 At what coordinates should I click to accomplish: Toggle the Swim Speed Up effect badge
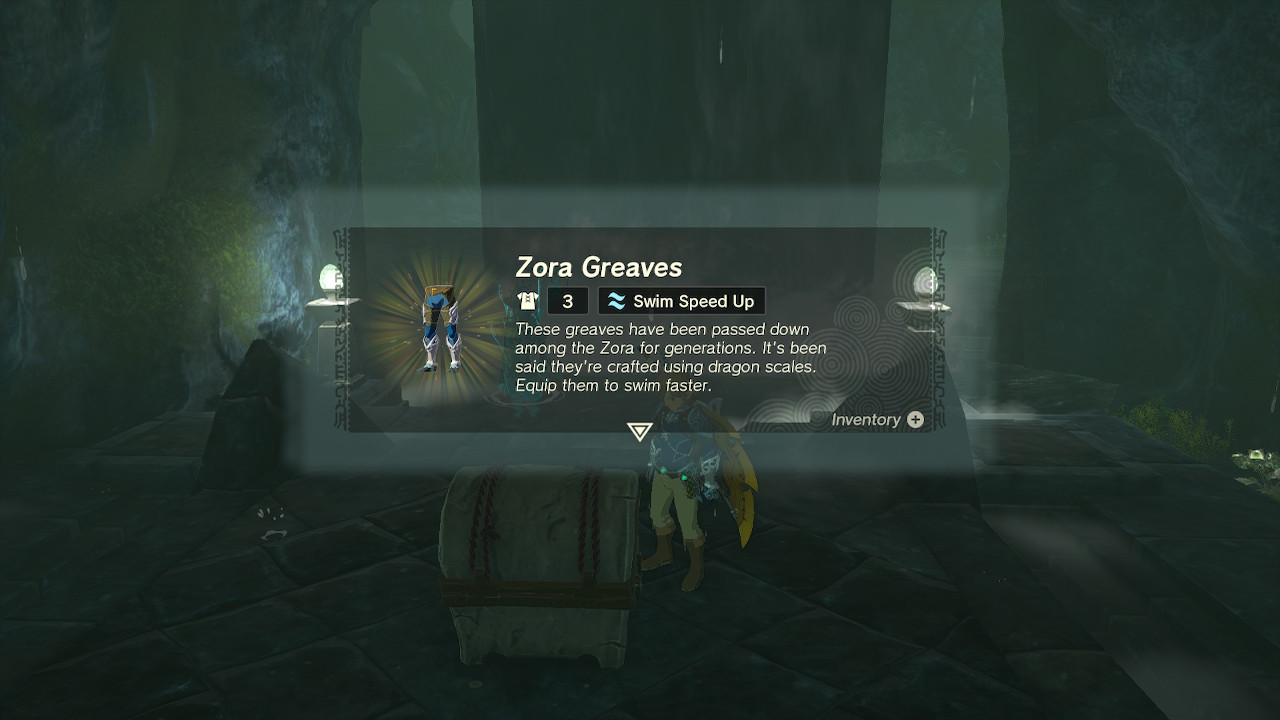(681, 300)
